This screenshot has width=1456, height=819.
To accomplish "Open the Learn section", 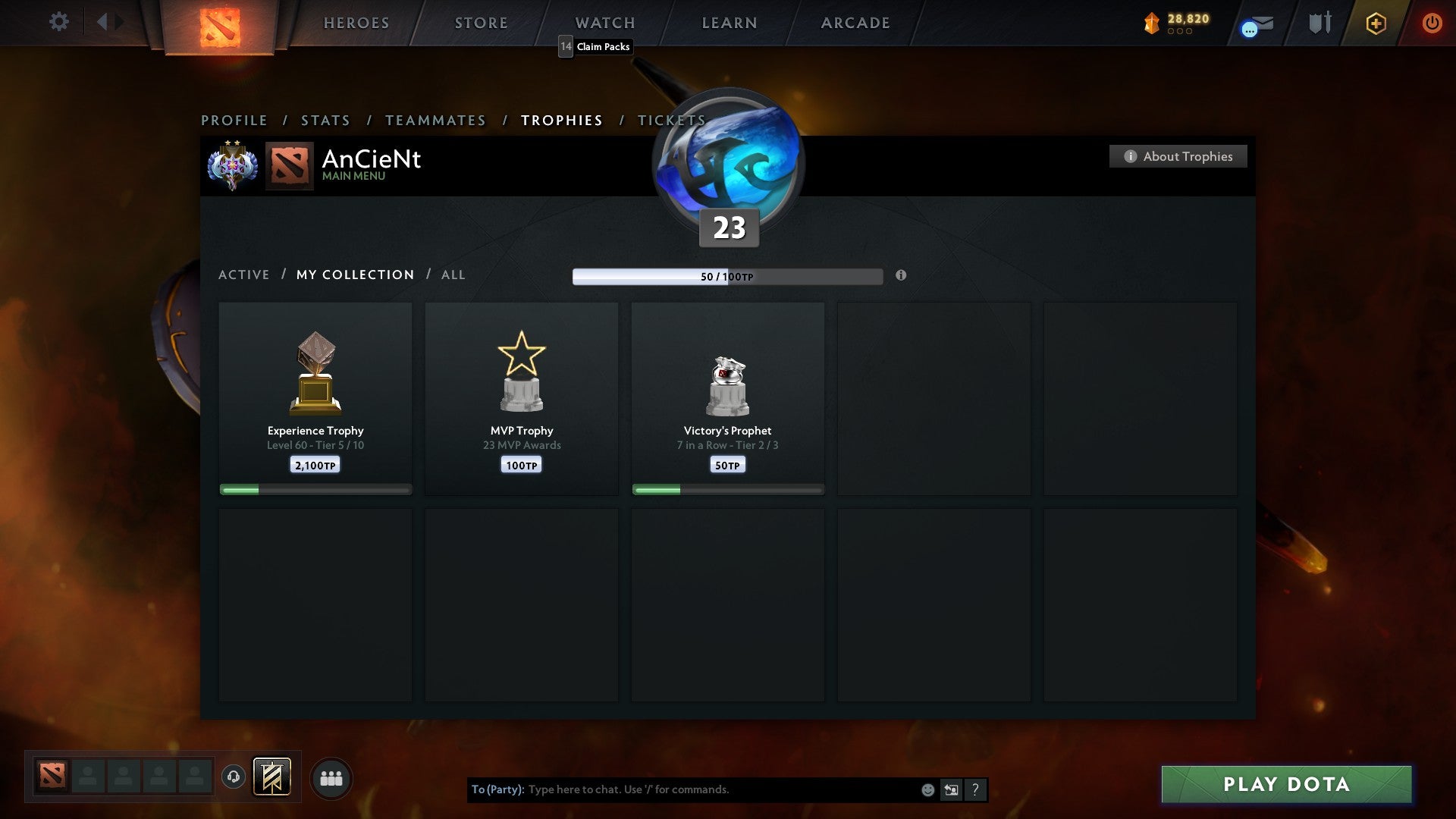I will pos(730,23).
